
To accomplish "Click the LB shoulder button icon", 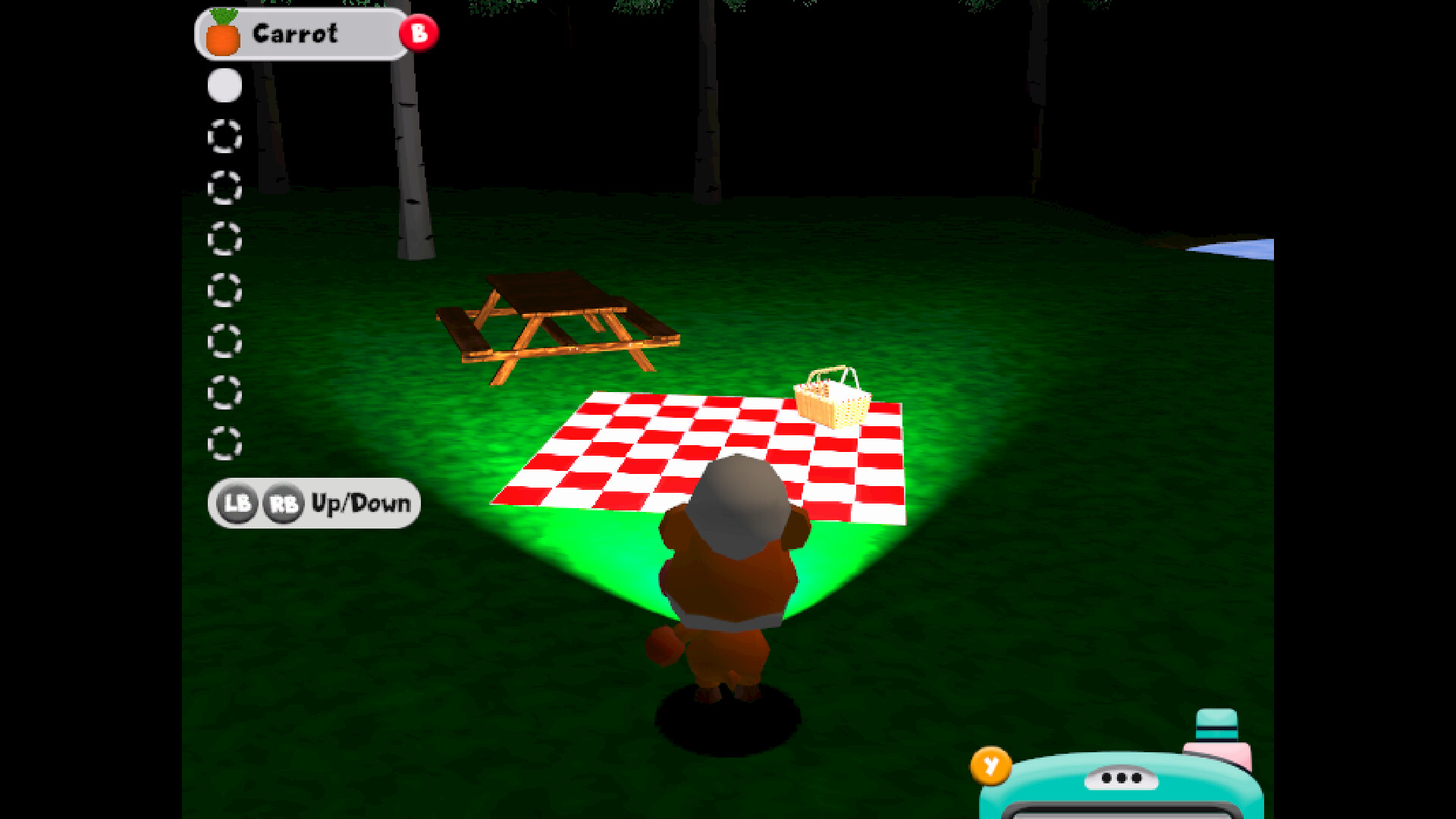I will pos(236,503).
